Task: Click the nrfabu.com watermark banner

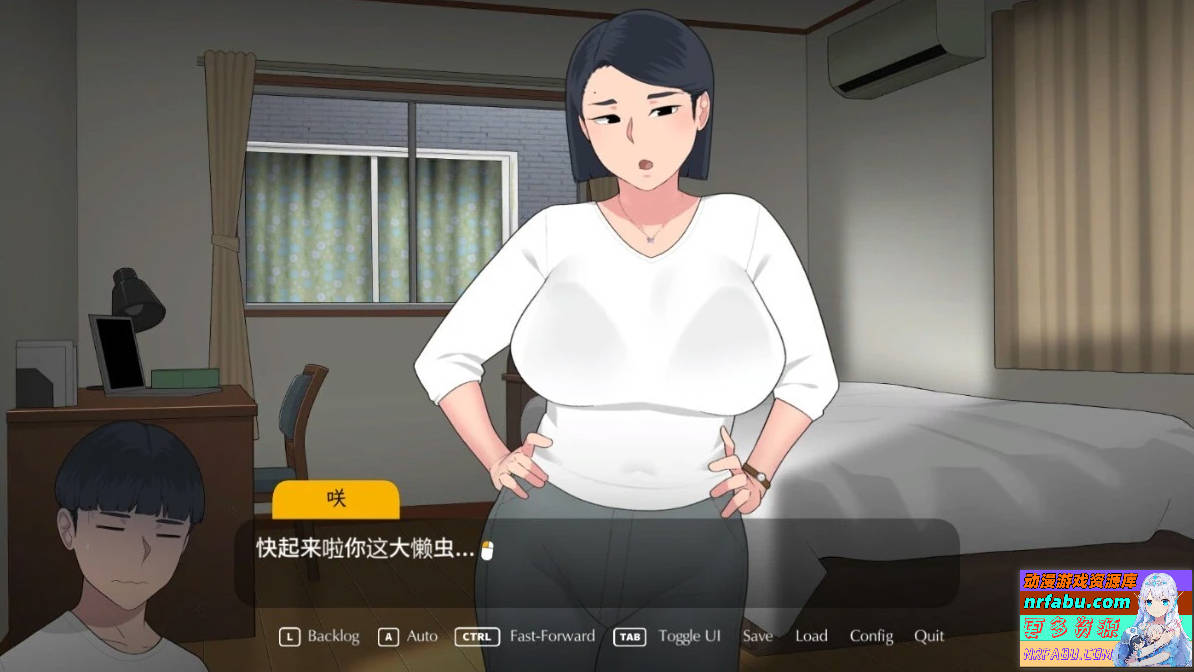Action: click(x=1105, y=618)
